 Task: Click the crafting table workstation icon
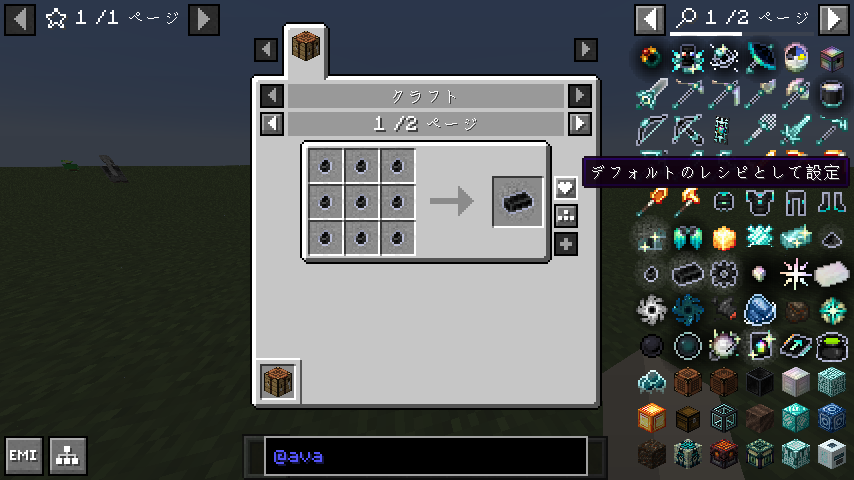pyautogui.click(x=277, y=381)
